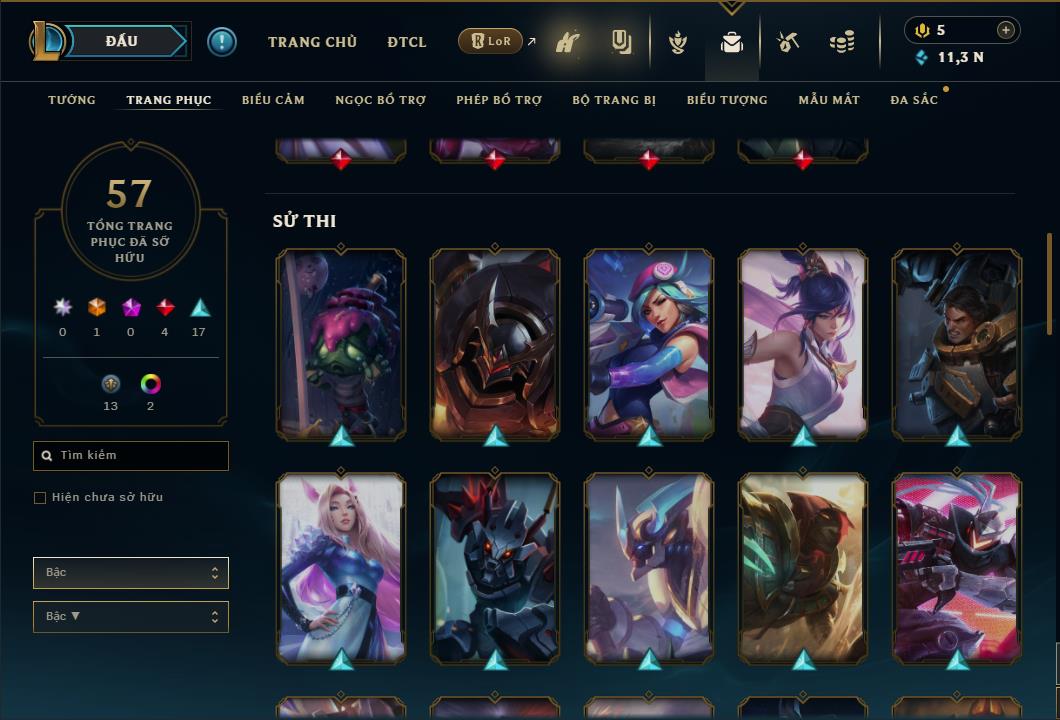The width and height of the screenshot is (1060, 720).
Task: Open the Bậc dropdown without arrow
Action: pyautogui.click(x=131, y=573)
